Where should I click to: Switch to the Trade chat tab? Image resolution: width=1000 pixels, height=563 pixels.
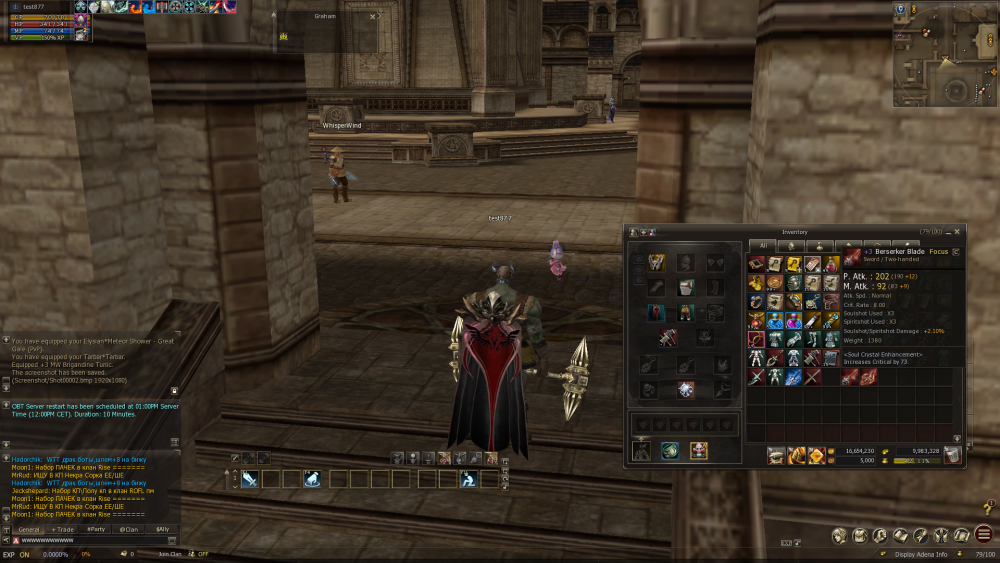[x=63, y=529]
